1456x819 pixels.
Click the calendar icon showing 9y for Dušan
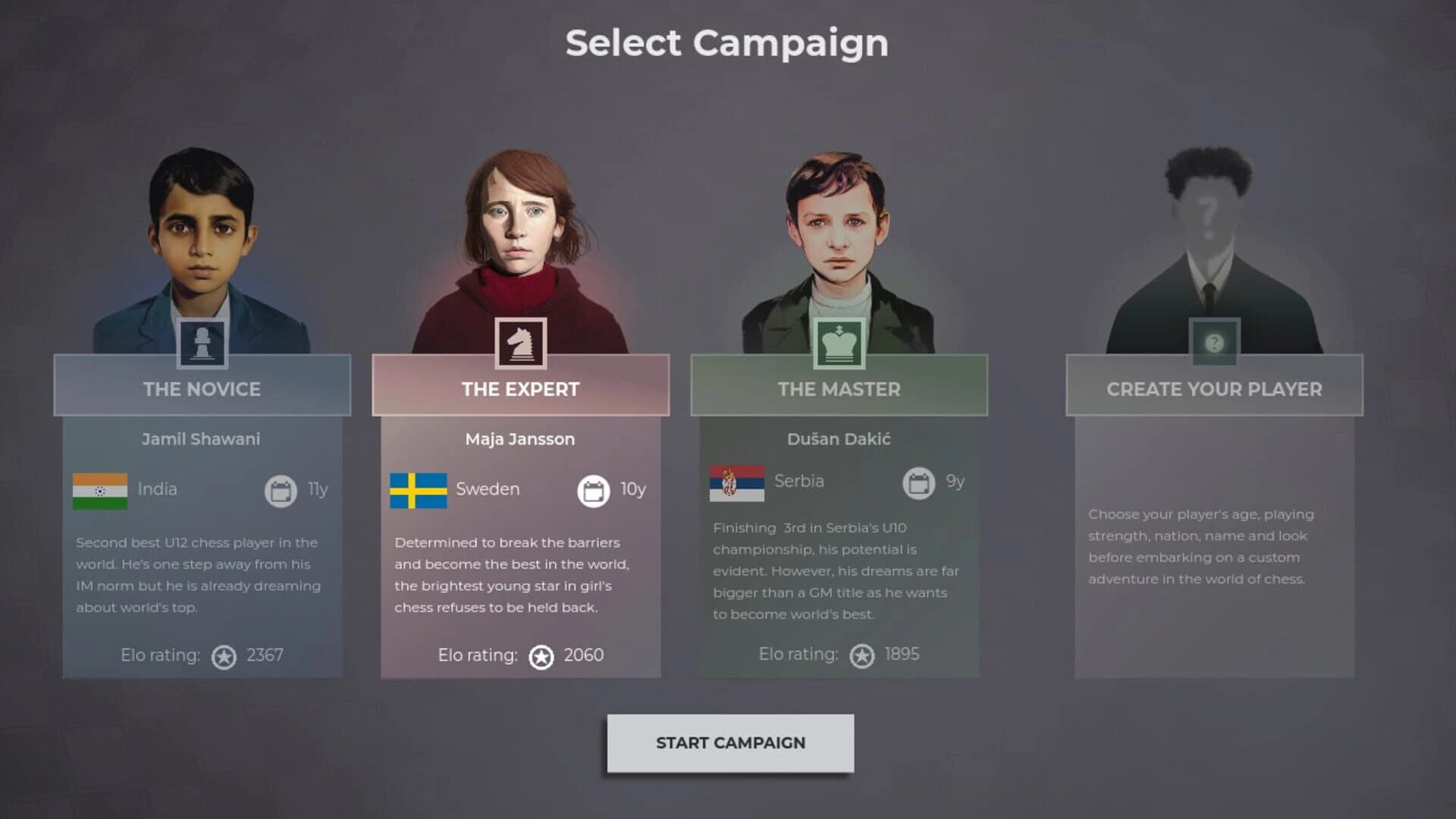[x=918, y=482]
